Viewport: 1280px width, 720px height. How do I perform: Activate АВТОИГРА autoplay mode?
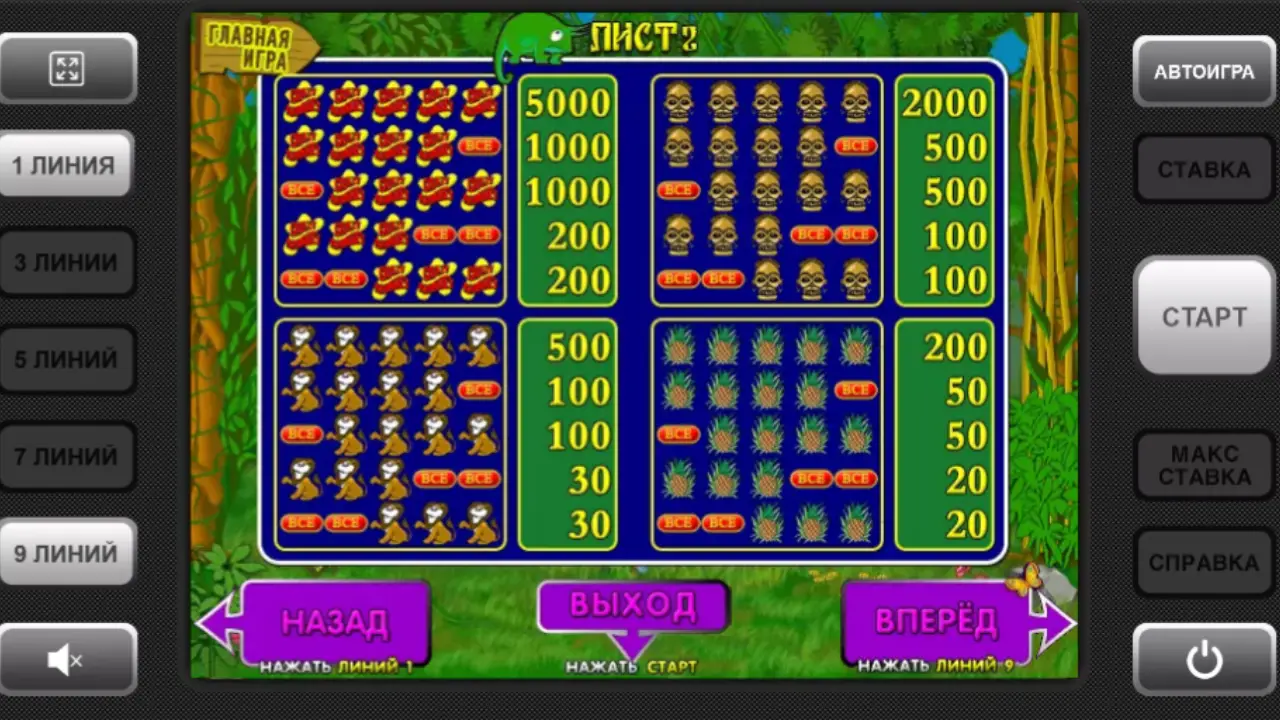[x=1204, y=72]
